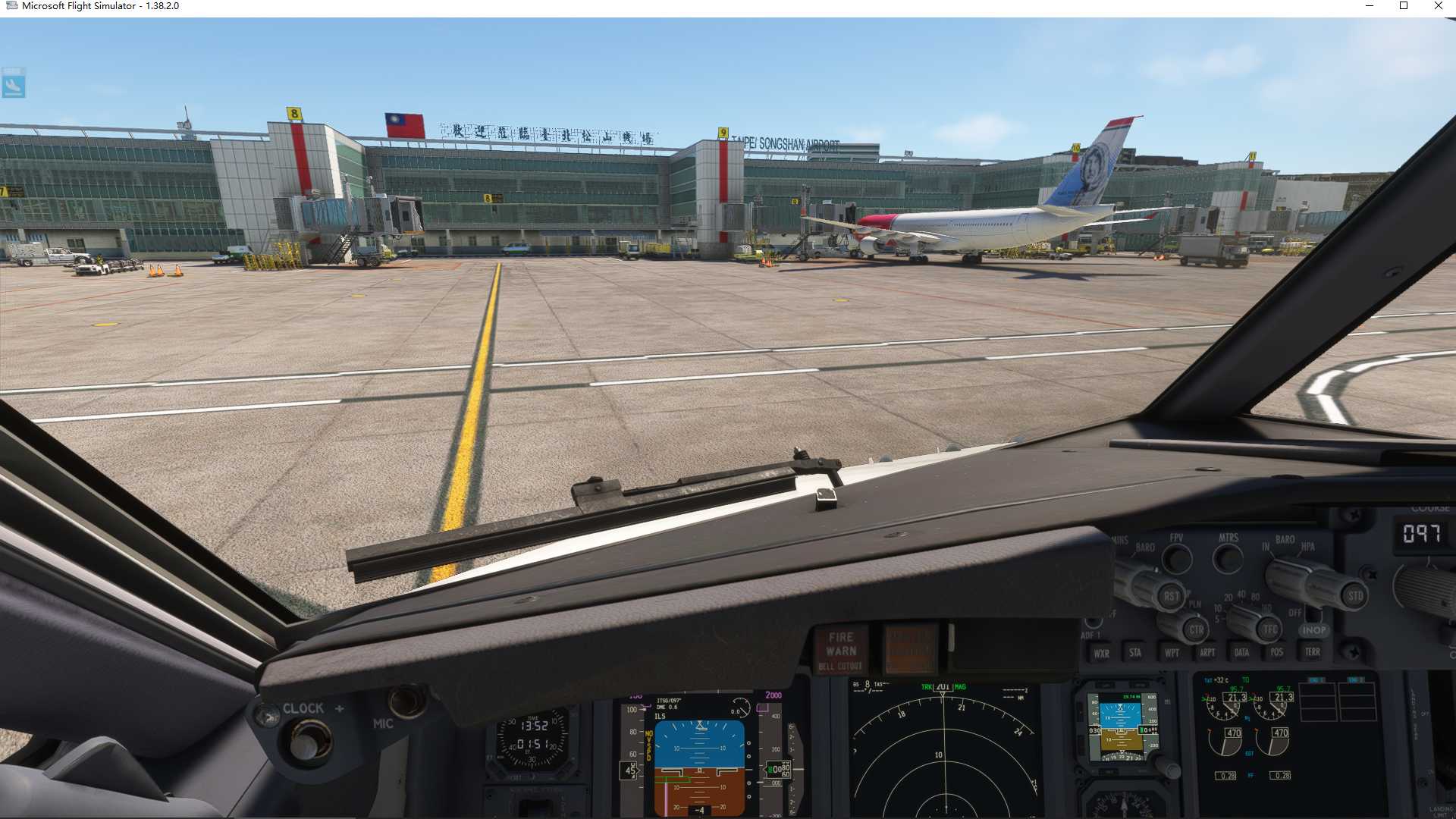Toggle the TERR terrain overlay button
1456x819 pixels.
(x=1313, y=651)
